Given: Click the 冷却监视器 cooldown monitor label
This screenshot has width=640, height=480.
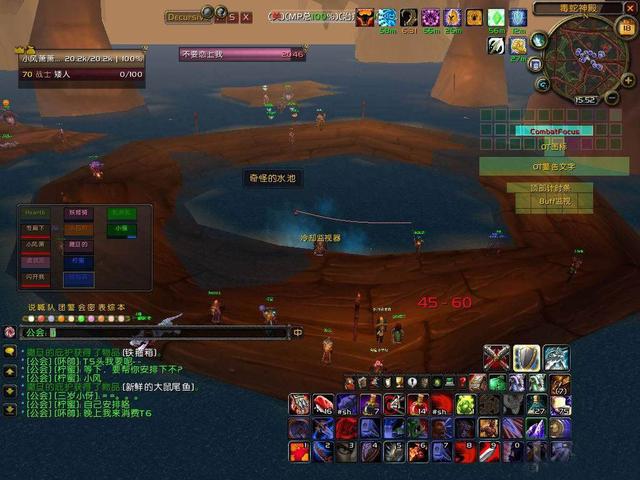Looking at the screenshot, I should [320, 238].
